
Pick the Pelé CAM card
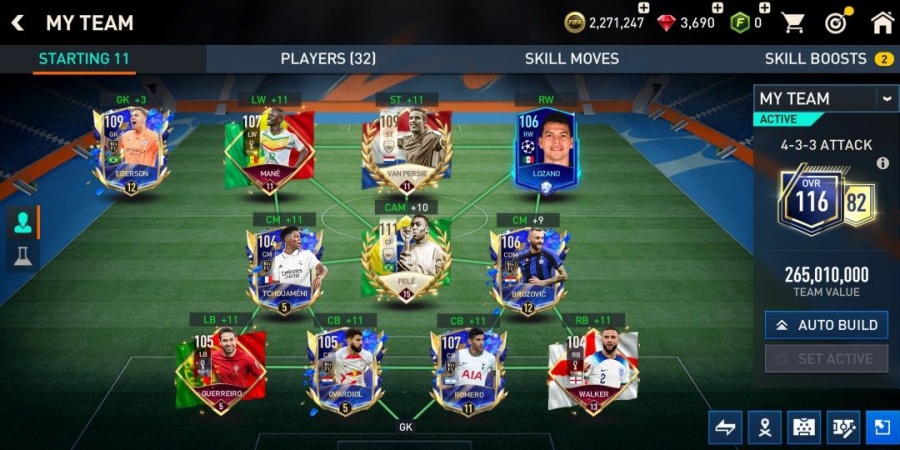[407, 258]
